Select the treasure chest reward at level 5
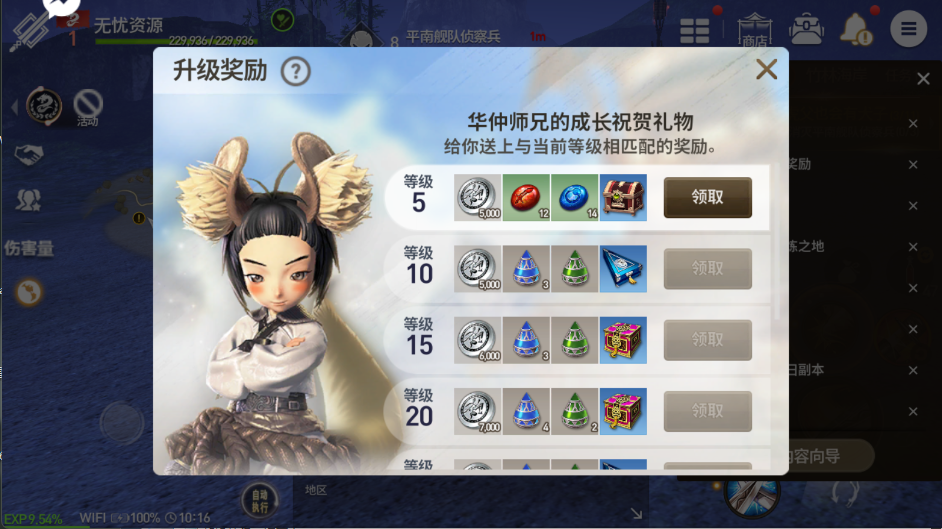 point(623,197)
